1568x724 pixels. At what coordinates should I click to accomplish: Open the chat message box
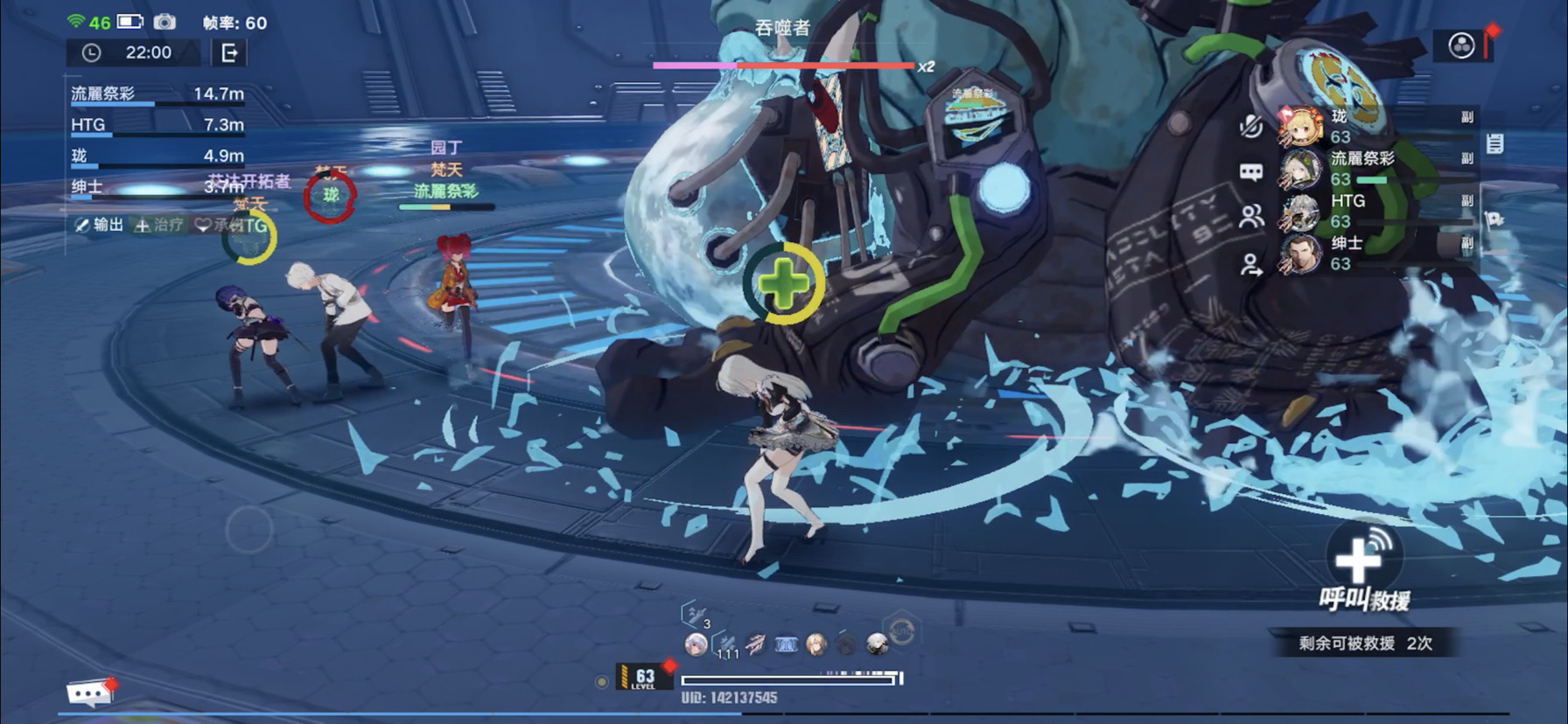pyautogui.click(x=87, y=693)
